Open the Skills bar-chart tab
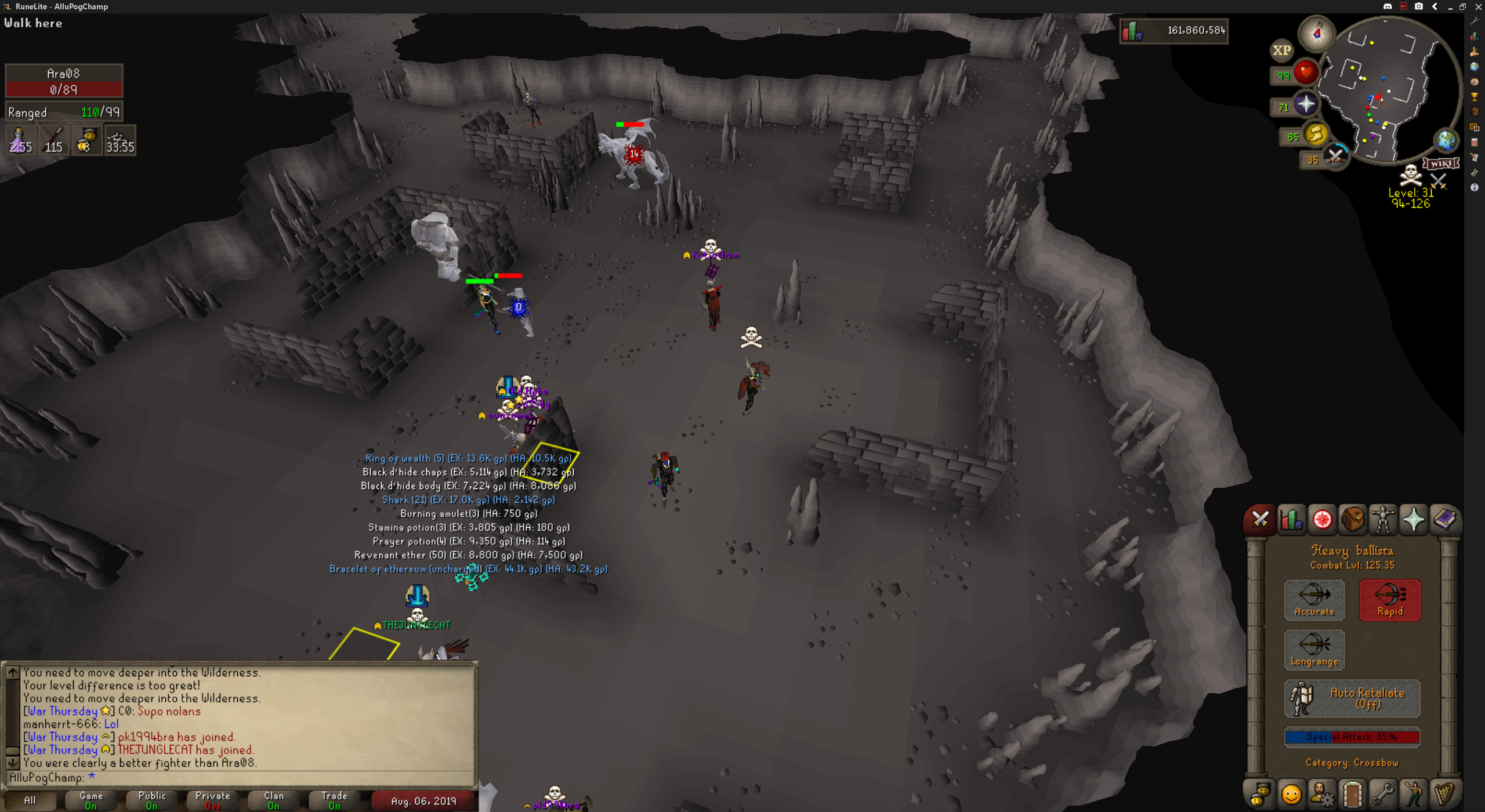 click(x=1291, y=519)
